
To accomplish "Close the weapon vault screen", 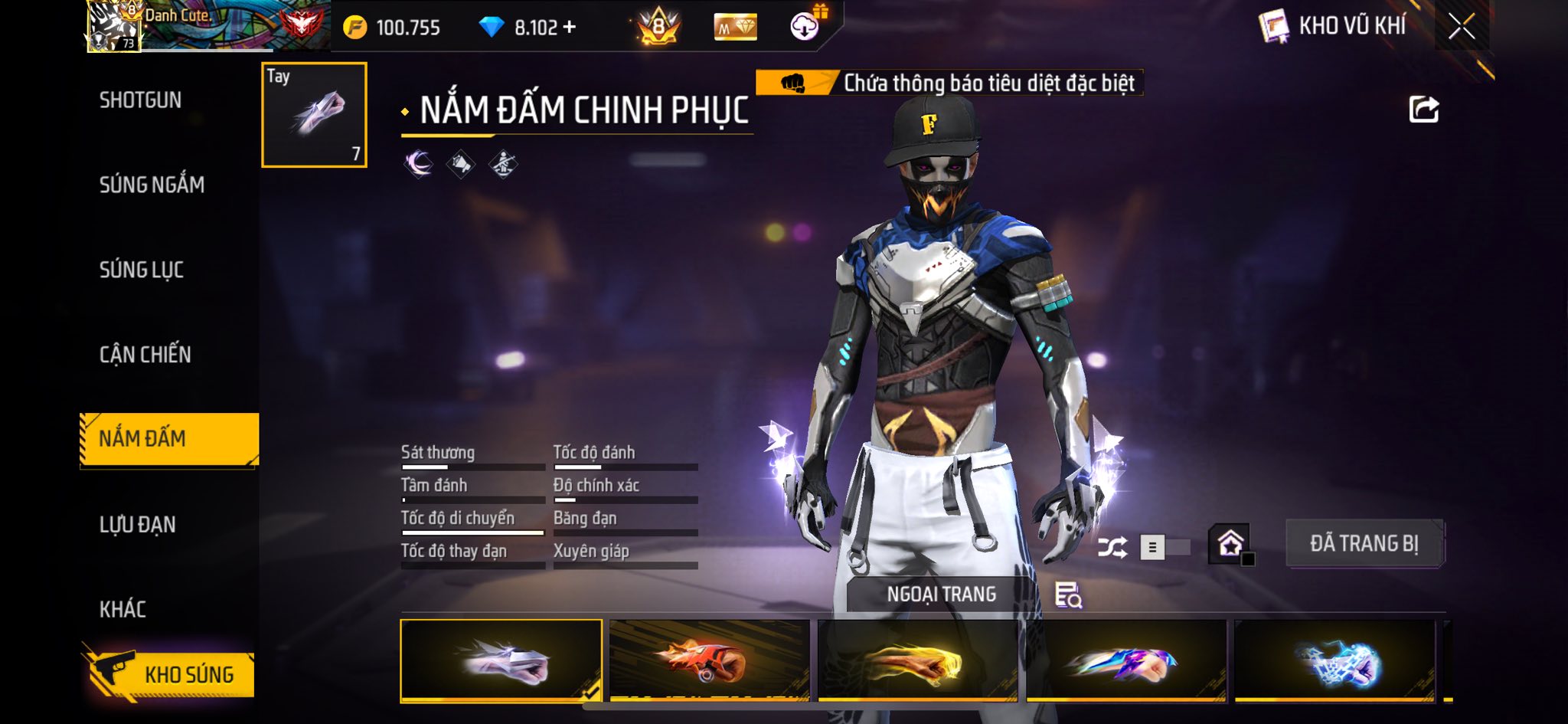I will (1461, 27).
